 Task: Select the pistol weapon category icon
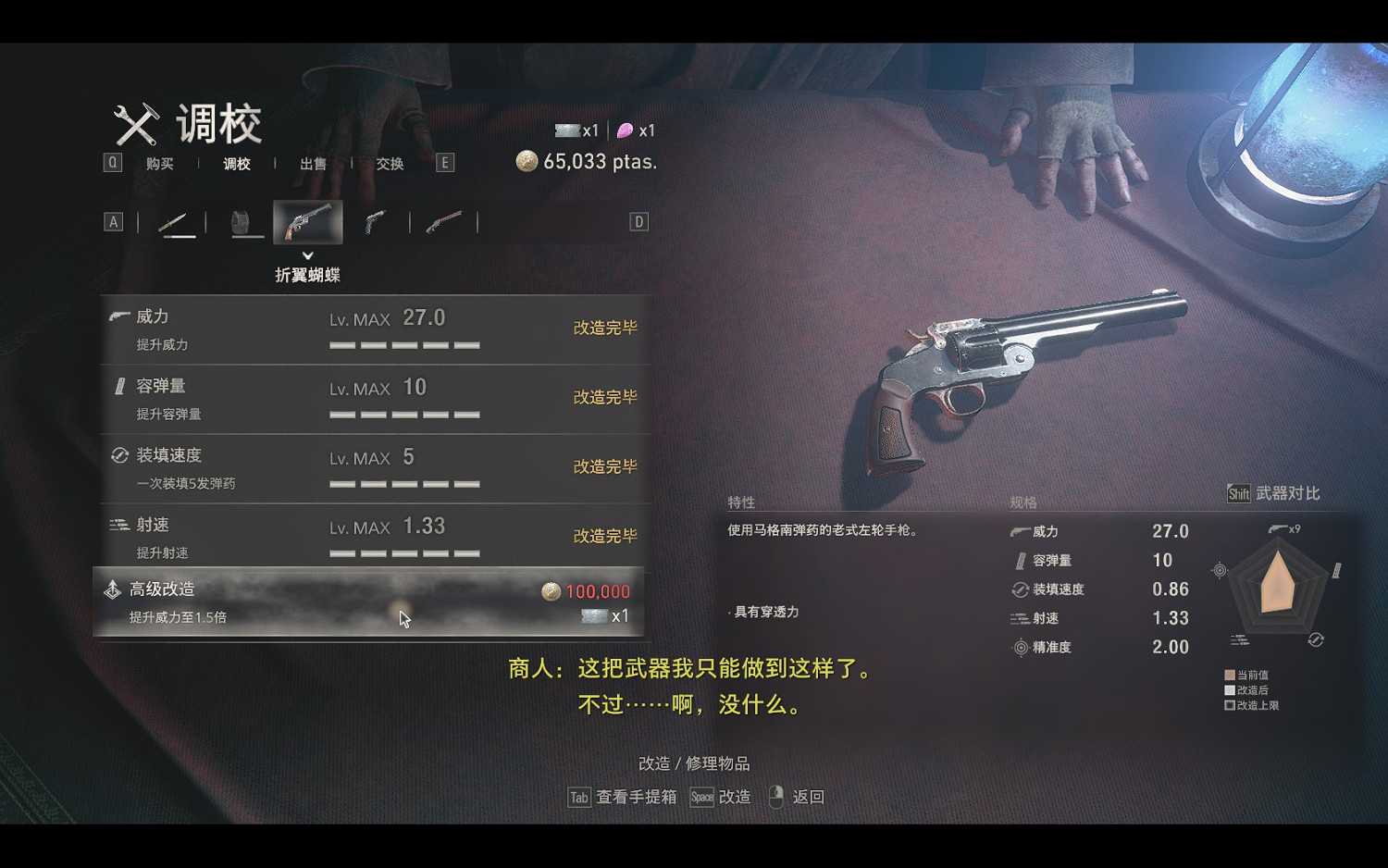point(374,221)
